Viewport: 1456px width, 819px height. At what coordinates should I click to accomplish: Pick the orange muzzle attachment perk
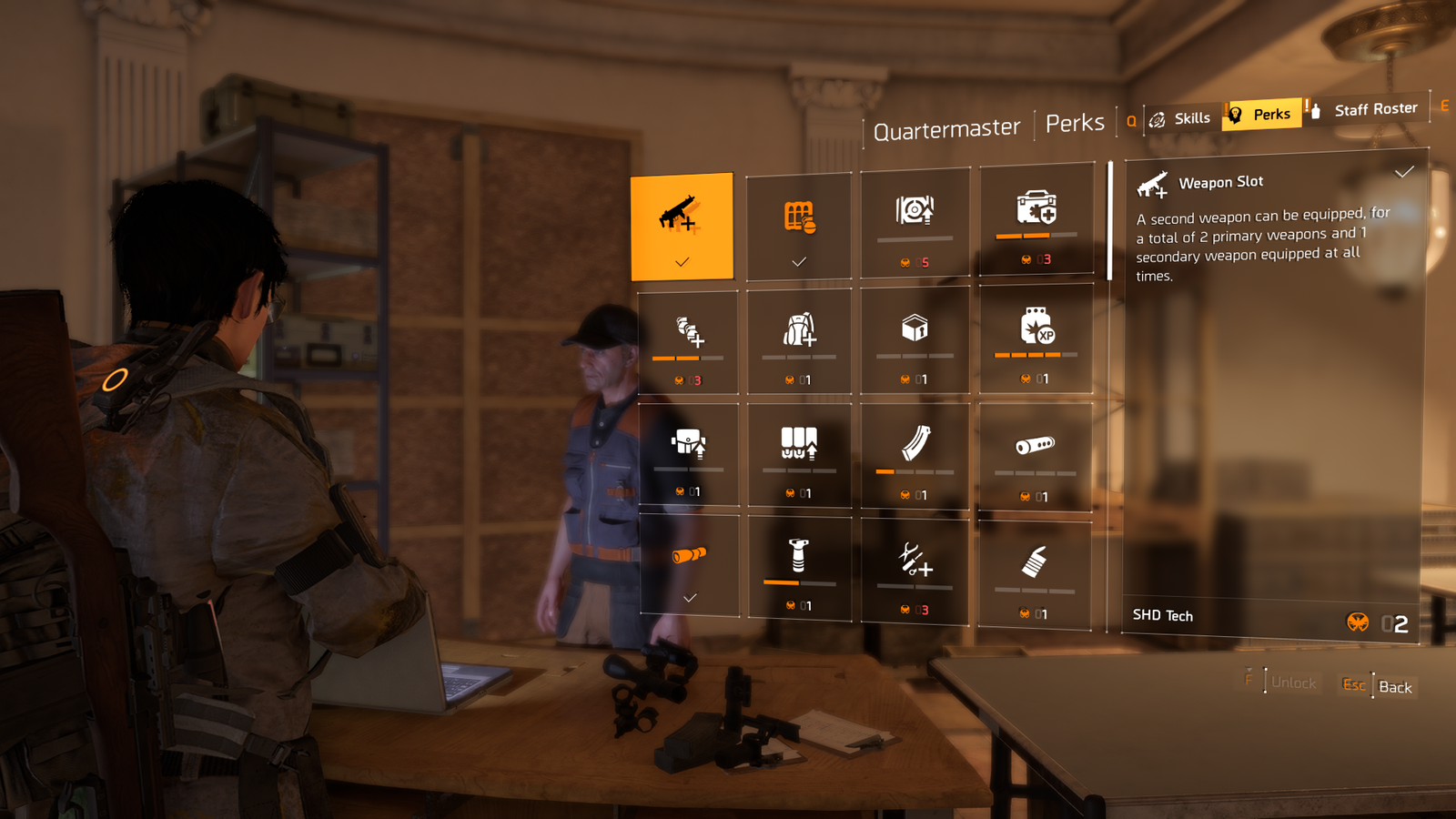click(689, 565)
